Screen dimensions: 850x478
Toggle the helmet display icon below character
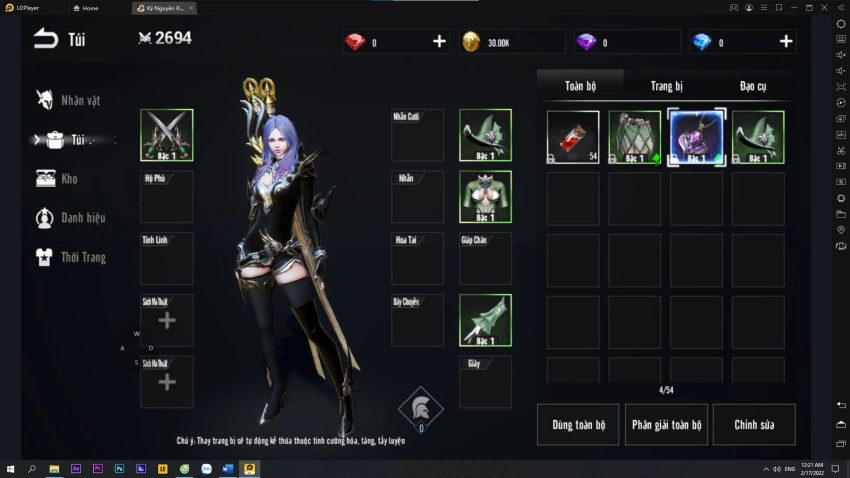[420, 407]
